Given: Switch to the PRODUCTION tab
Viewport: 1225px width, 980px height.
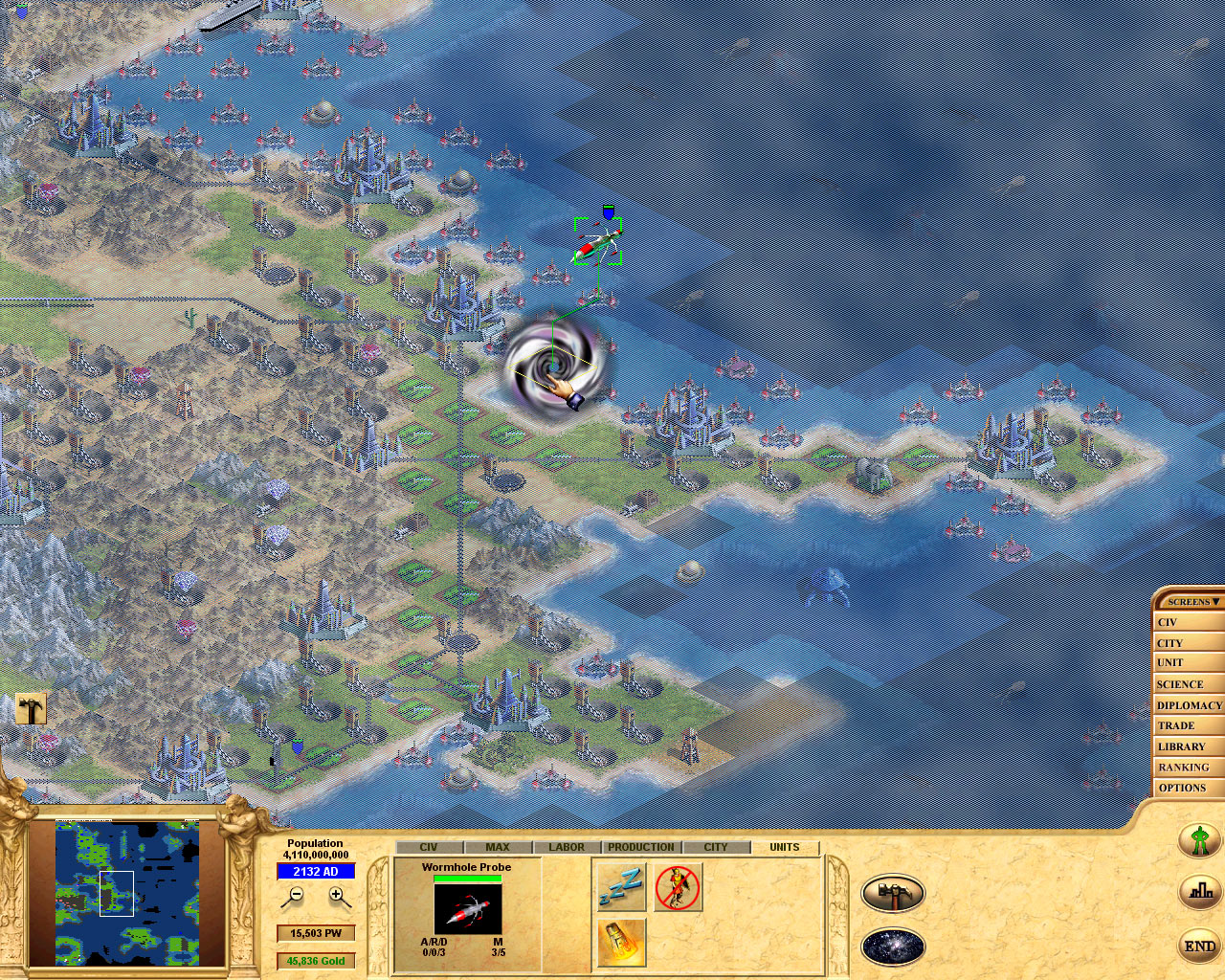Looking at the screenshot, I should [x=640, y=846].
